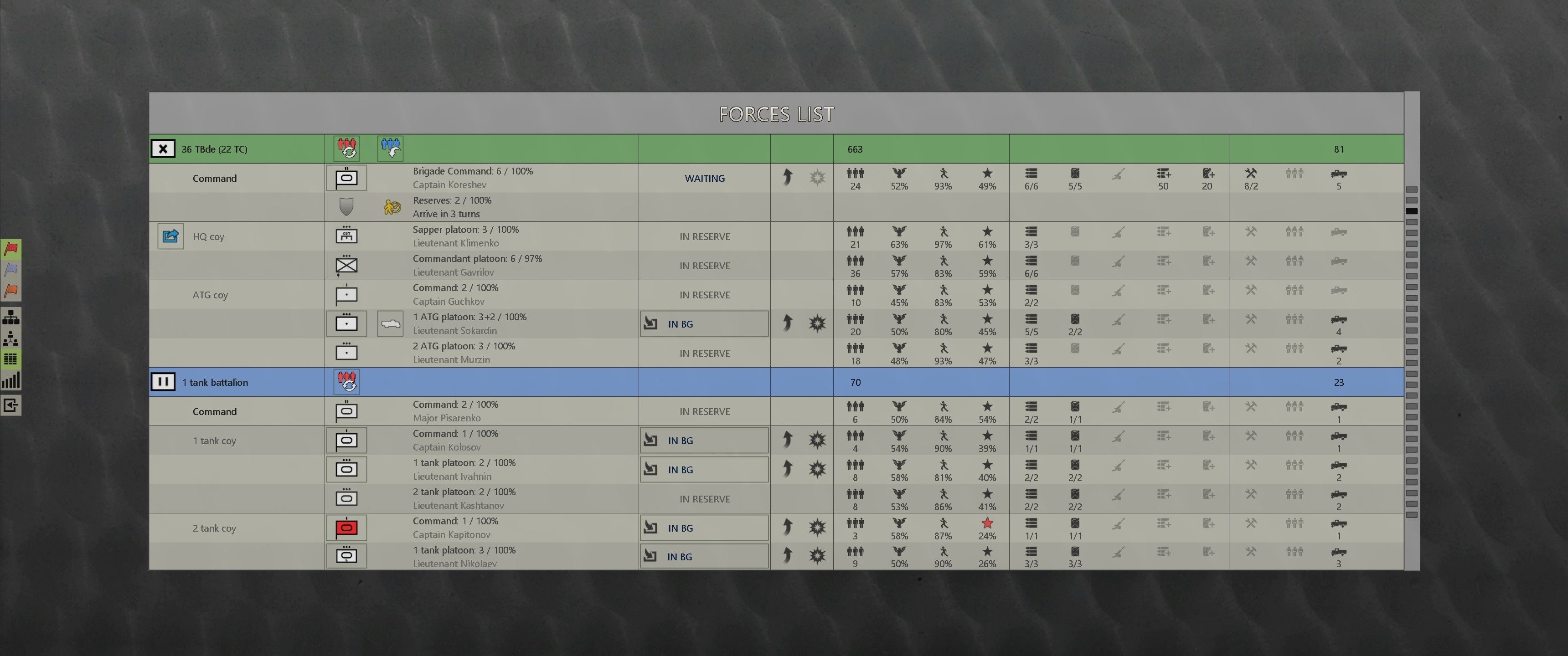This screenshot has width=1568, height=656.
Task: Select the blue flag filter in the sidebar
Action: pyautogui.click(x=11, y=270)
